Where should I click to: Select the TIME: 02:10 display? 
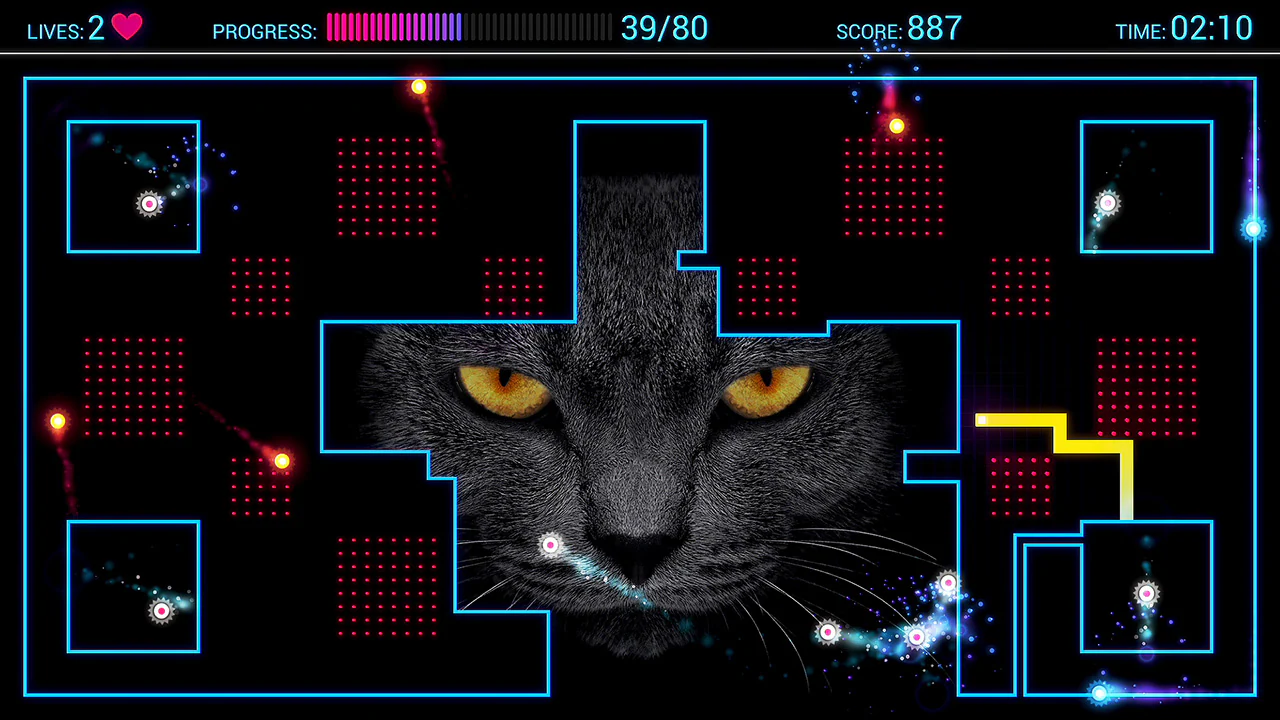point(1185,29)
